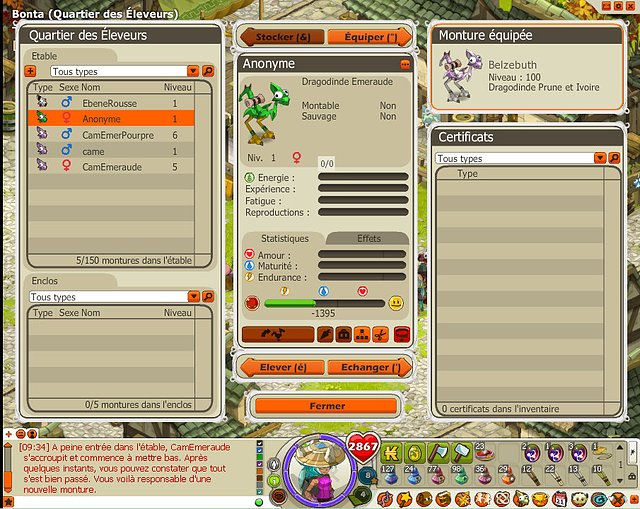Click the Équiper button

[370, 37]
